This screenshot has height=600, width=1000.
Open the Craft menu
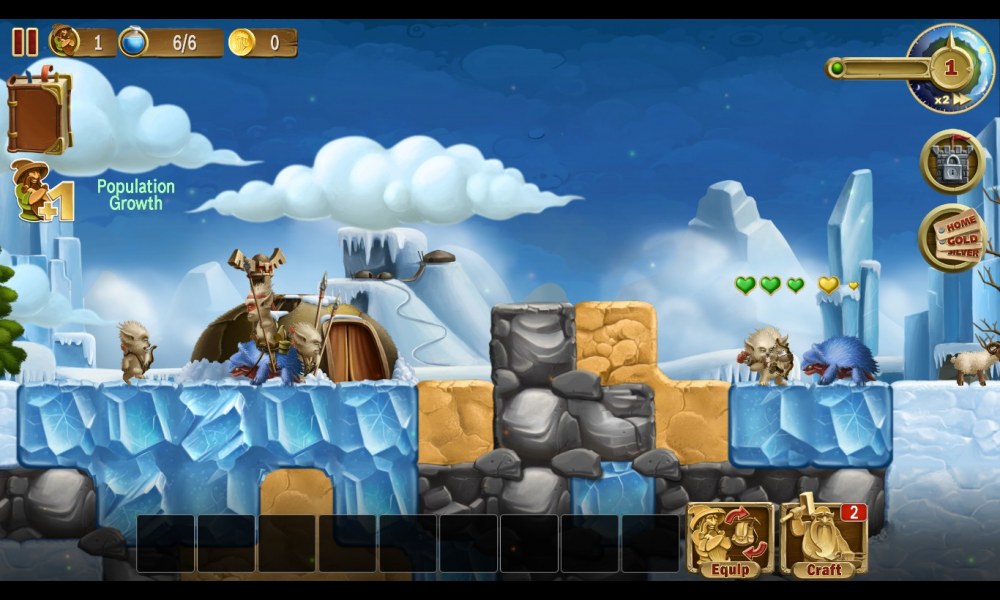(823, 540)
